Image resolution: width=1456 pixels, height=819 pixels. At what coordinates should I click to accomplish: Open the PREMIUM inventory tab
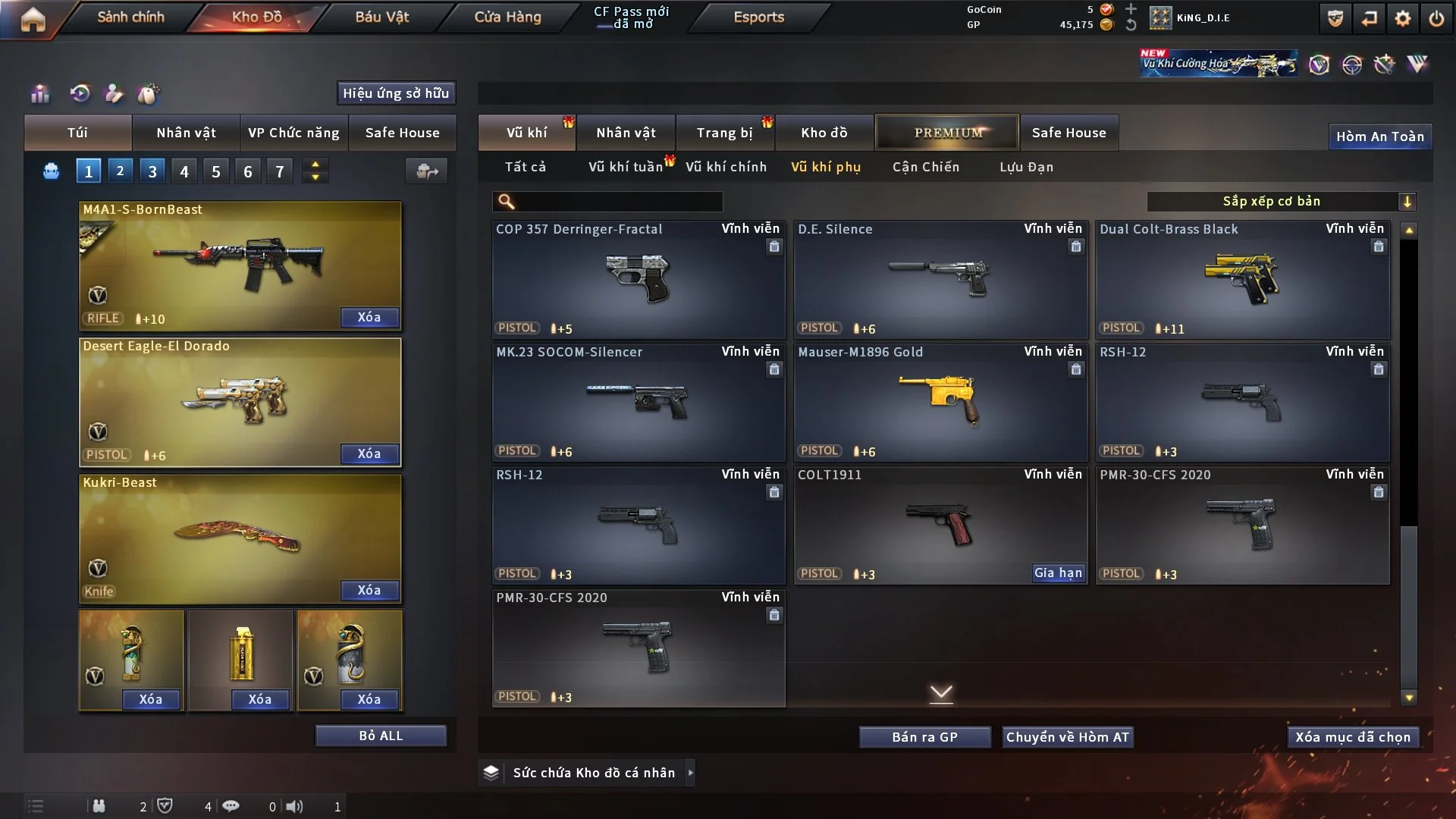point(947,133)
